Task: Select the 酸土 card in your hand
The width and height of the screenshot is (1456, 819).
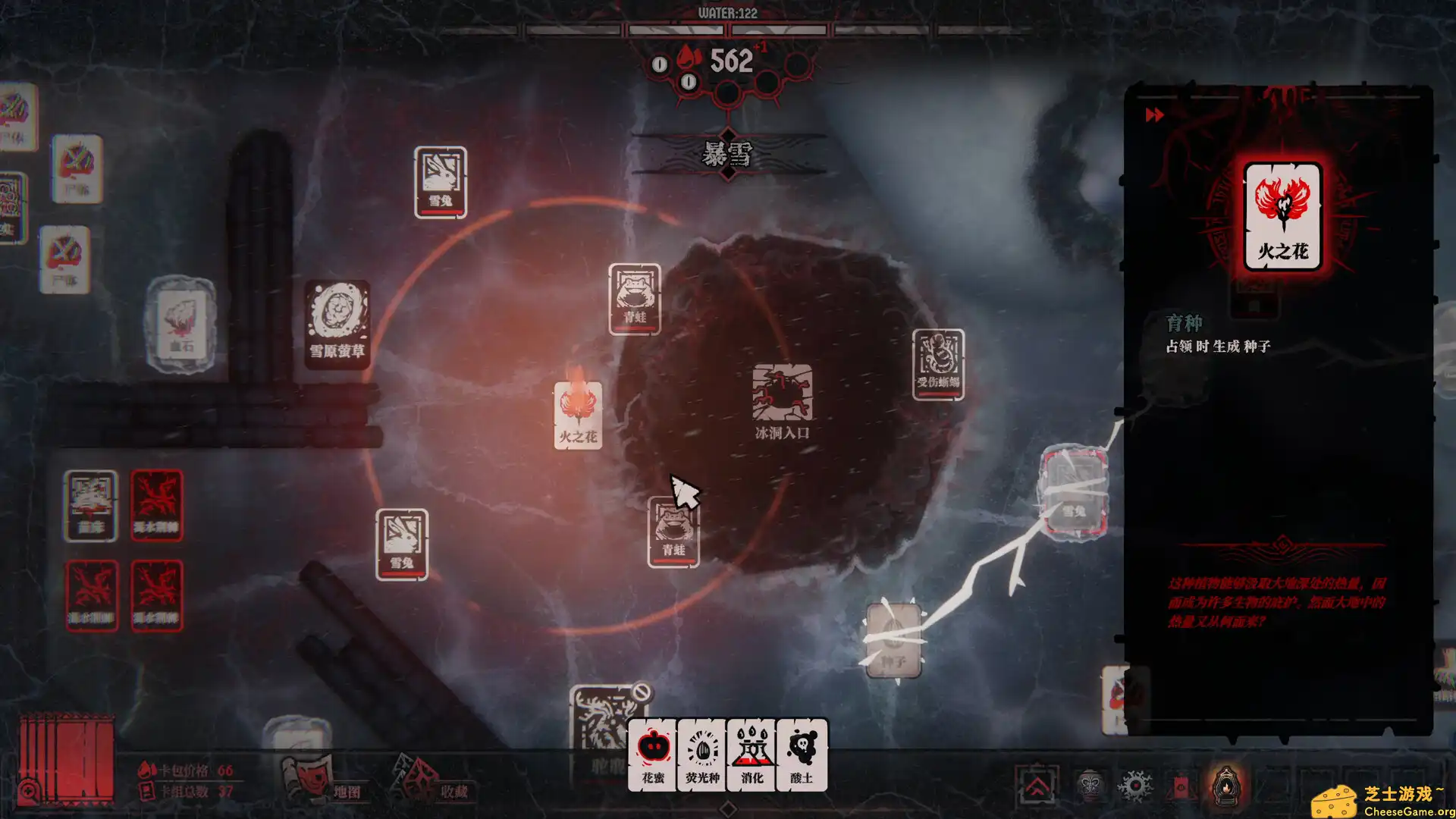Action: click(x=800, y=755)
